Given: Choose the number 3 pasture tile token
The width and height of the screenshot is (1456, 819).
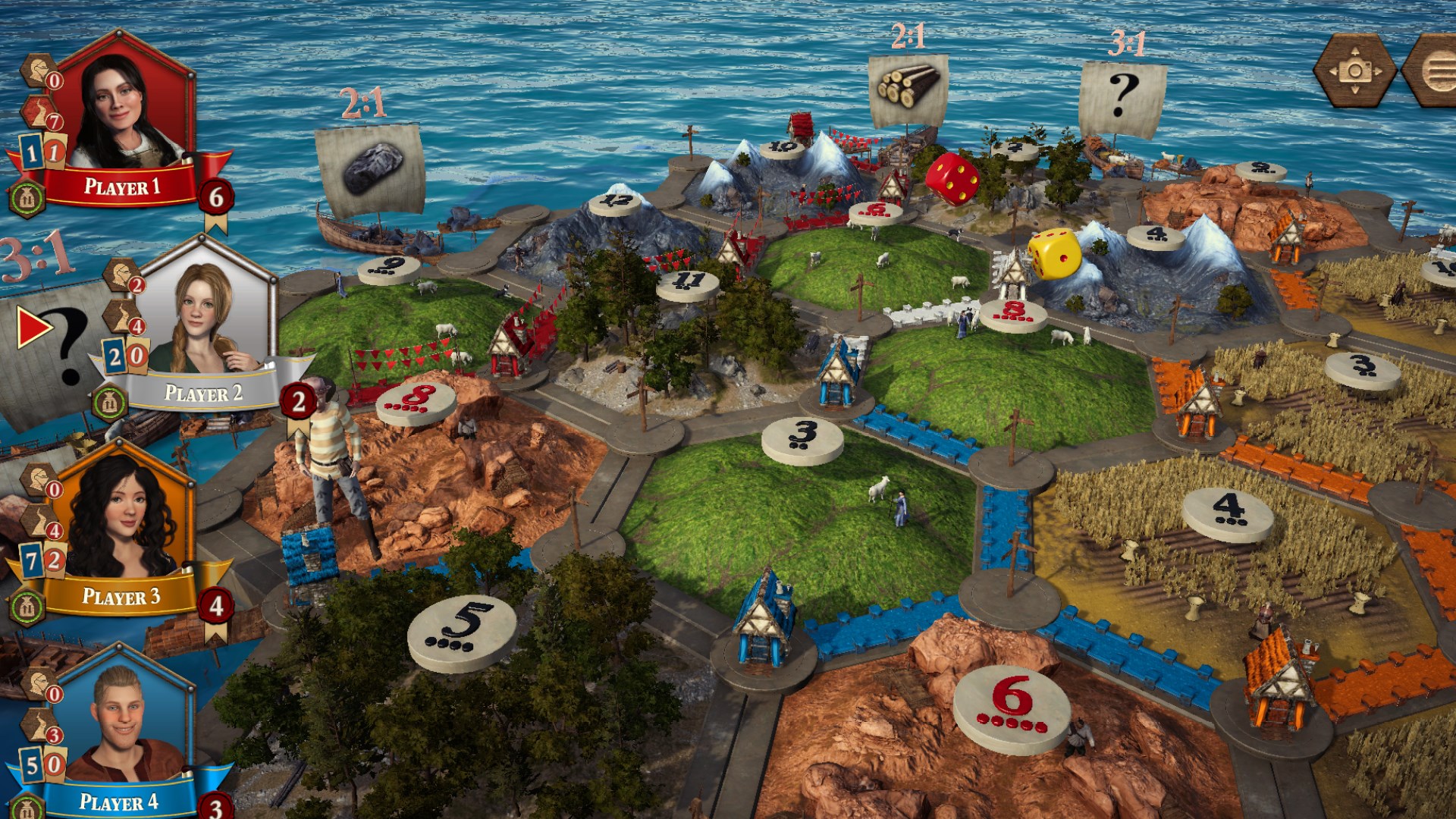Looking at the screenshot, I should (802, 440).
